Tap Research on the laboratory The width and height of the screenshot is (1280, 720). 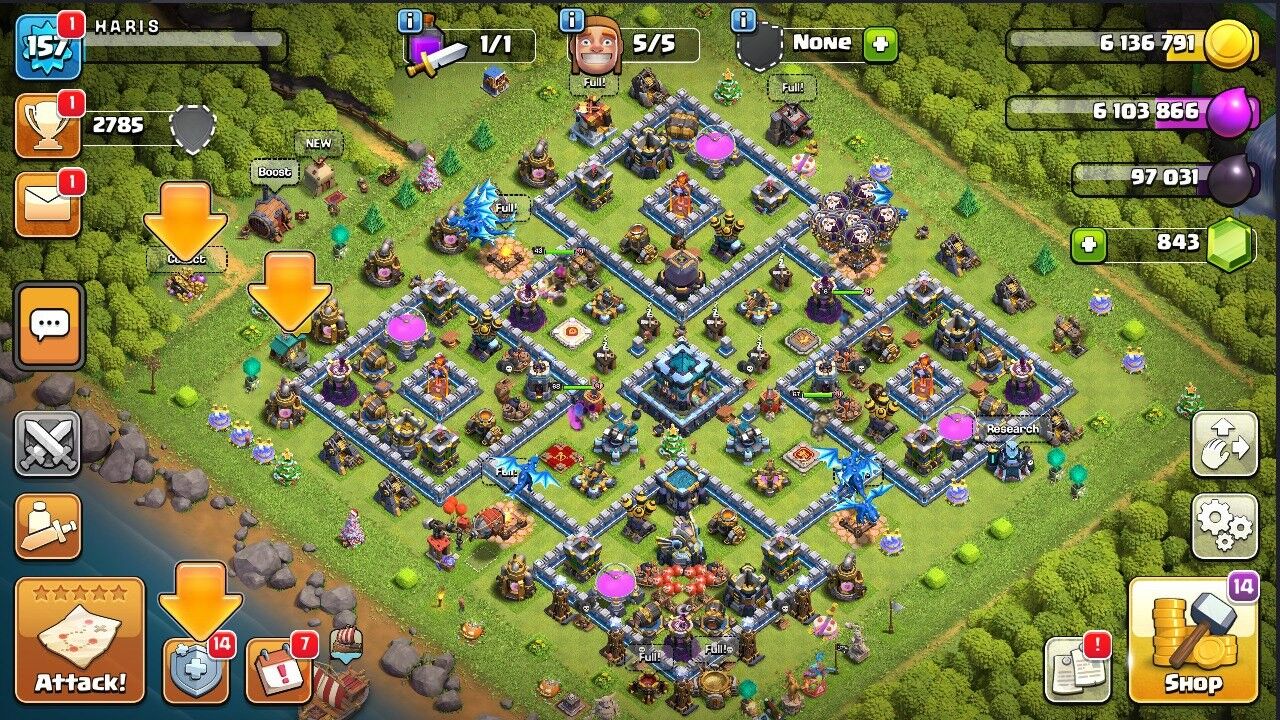[1012, 427]
